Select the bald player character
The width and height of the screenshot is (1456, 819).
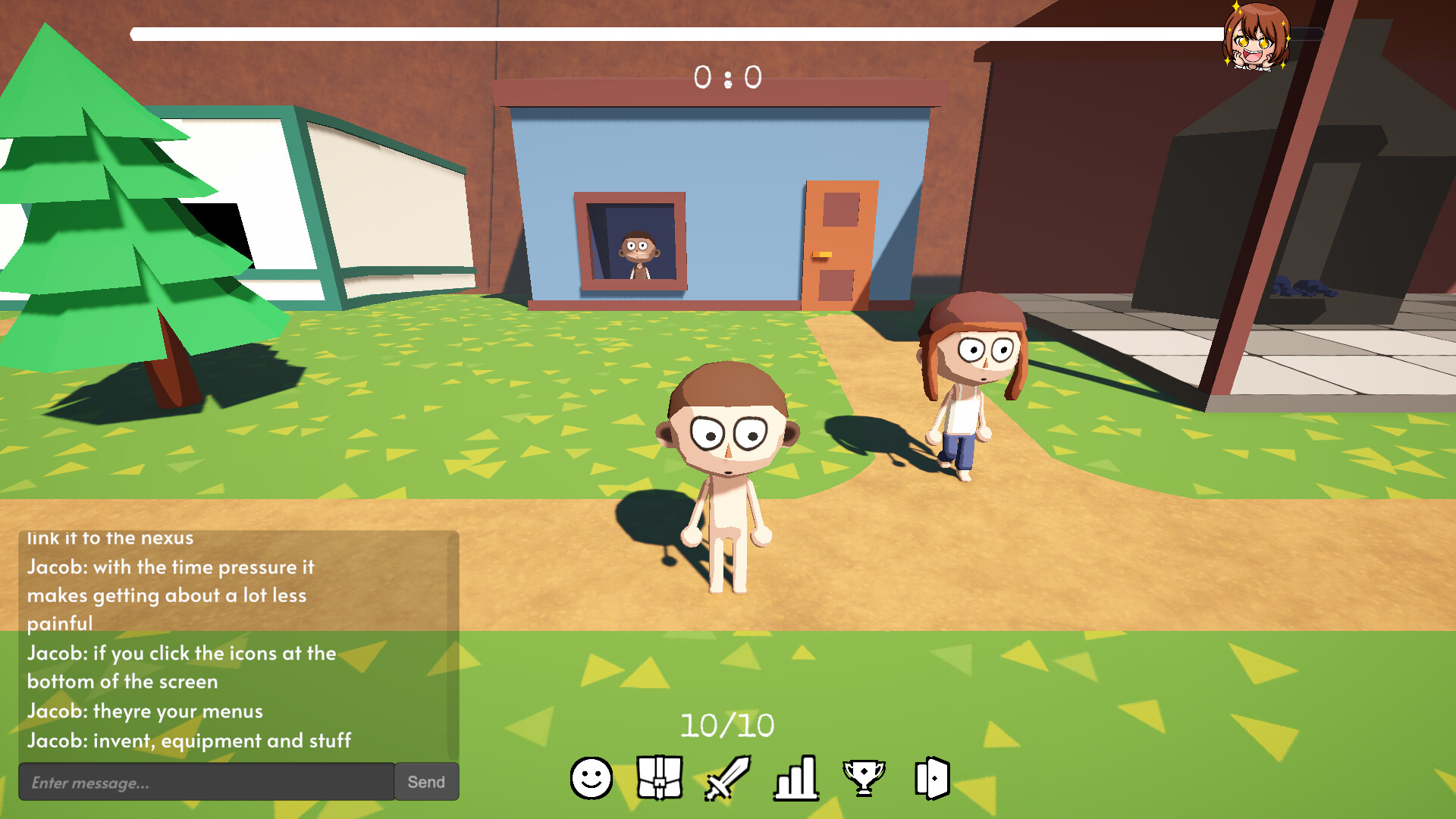(x=726, y=470)
